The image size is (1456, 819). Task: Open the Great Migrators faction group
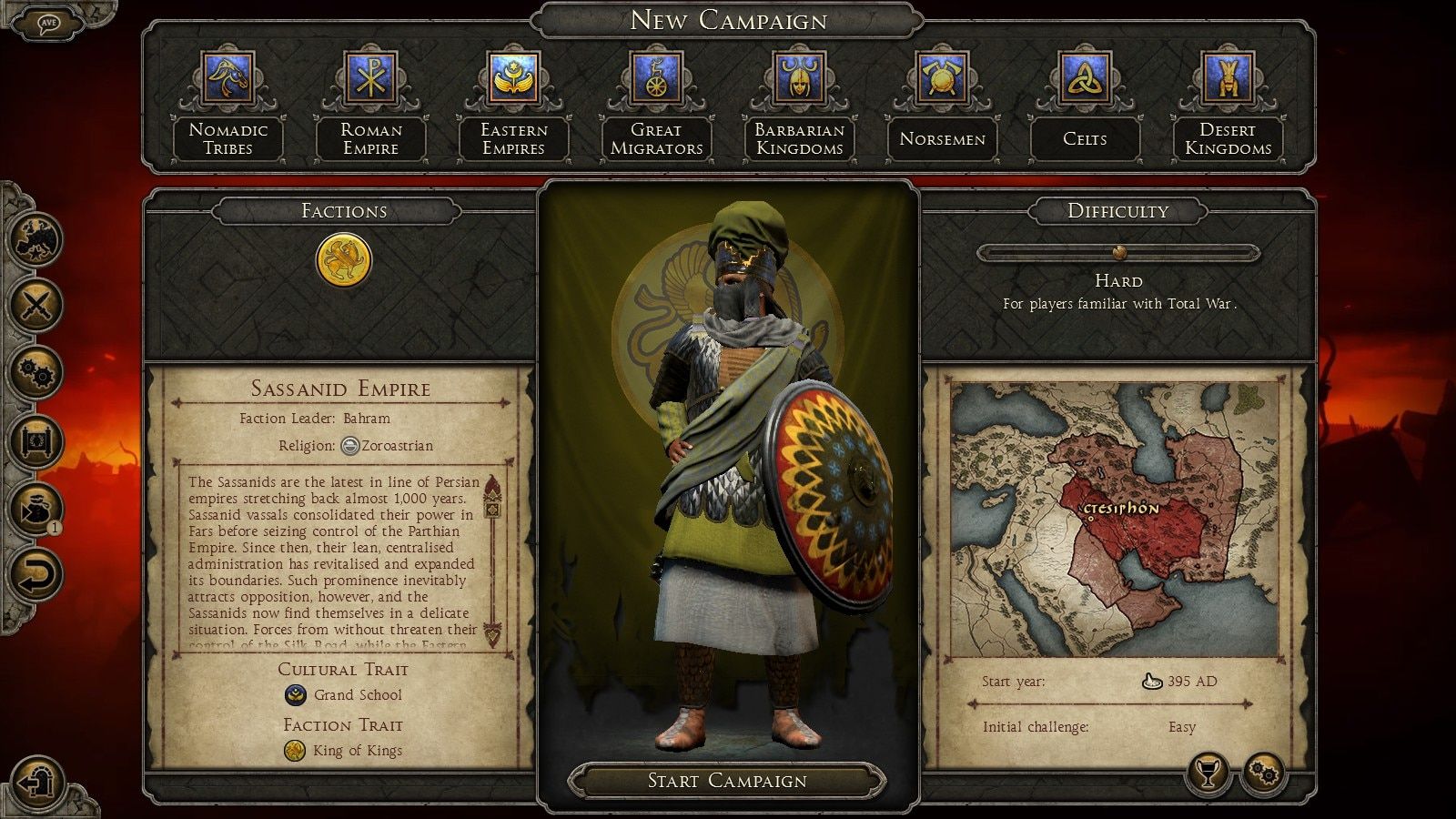point(656,77)
